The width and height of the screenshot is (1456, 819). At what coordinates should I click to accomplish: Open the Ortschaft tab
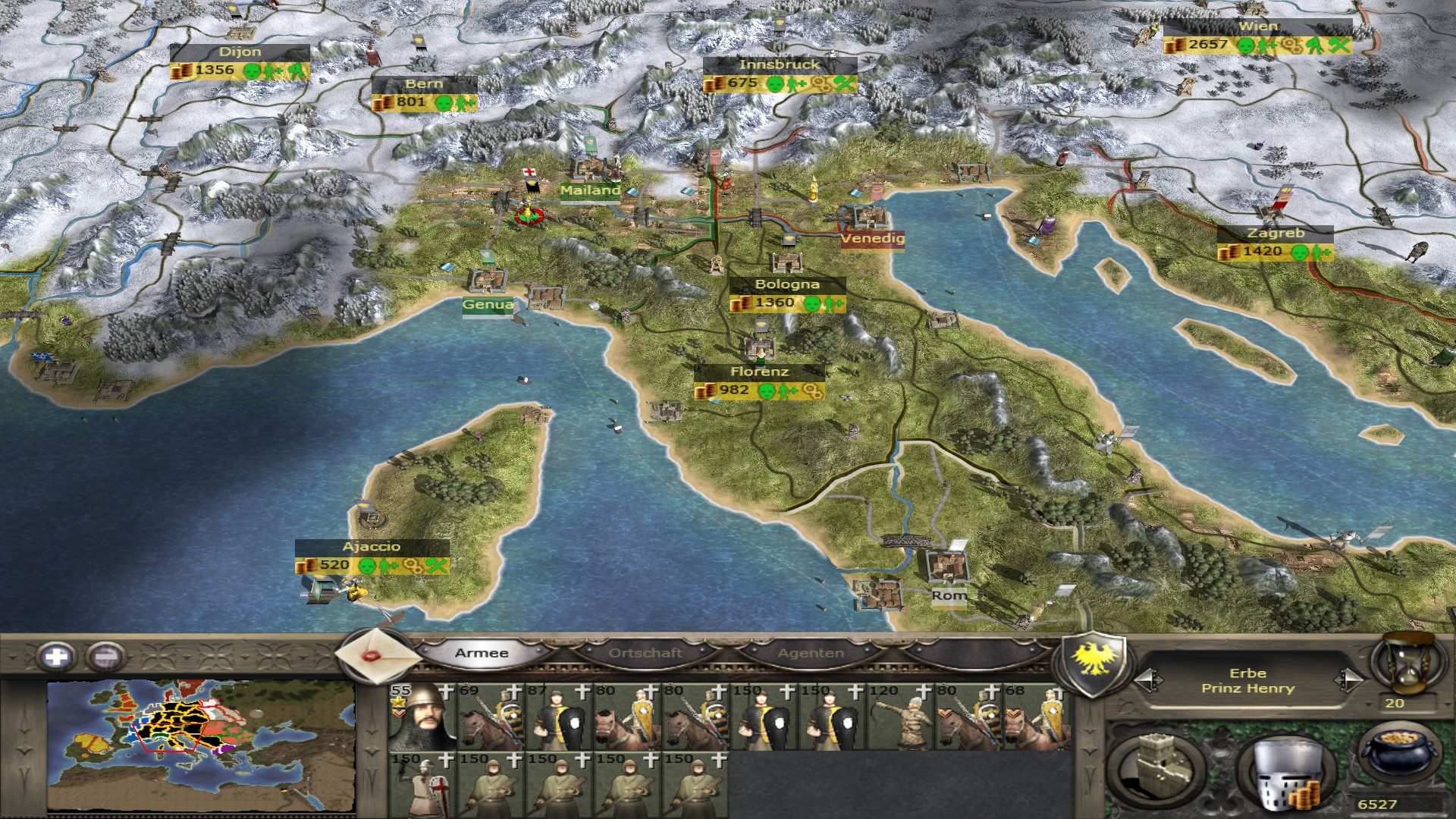coord(645,653)
